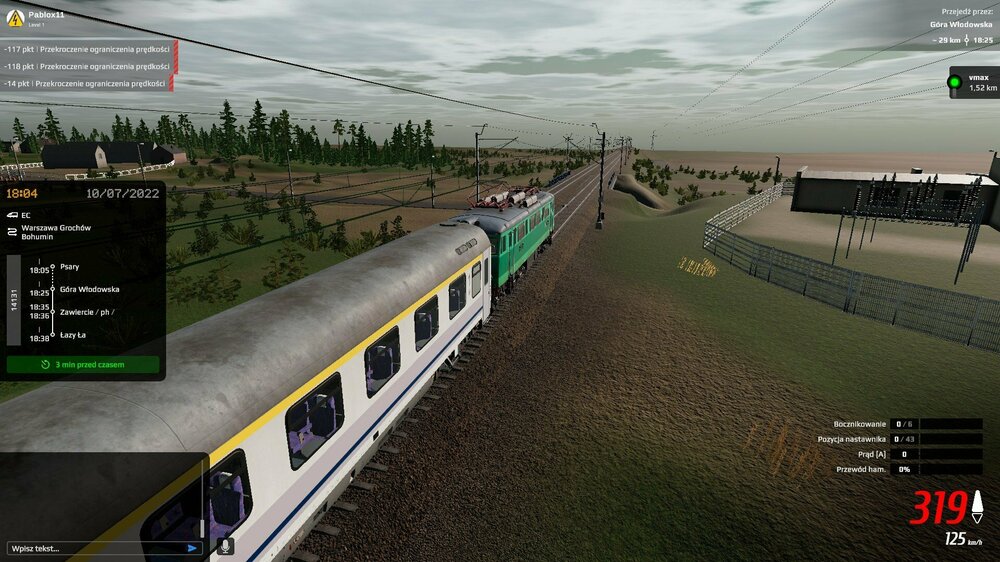
Task: Send the chat message with the blue arrow
Action: click(192, 548)
